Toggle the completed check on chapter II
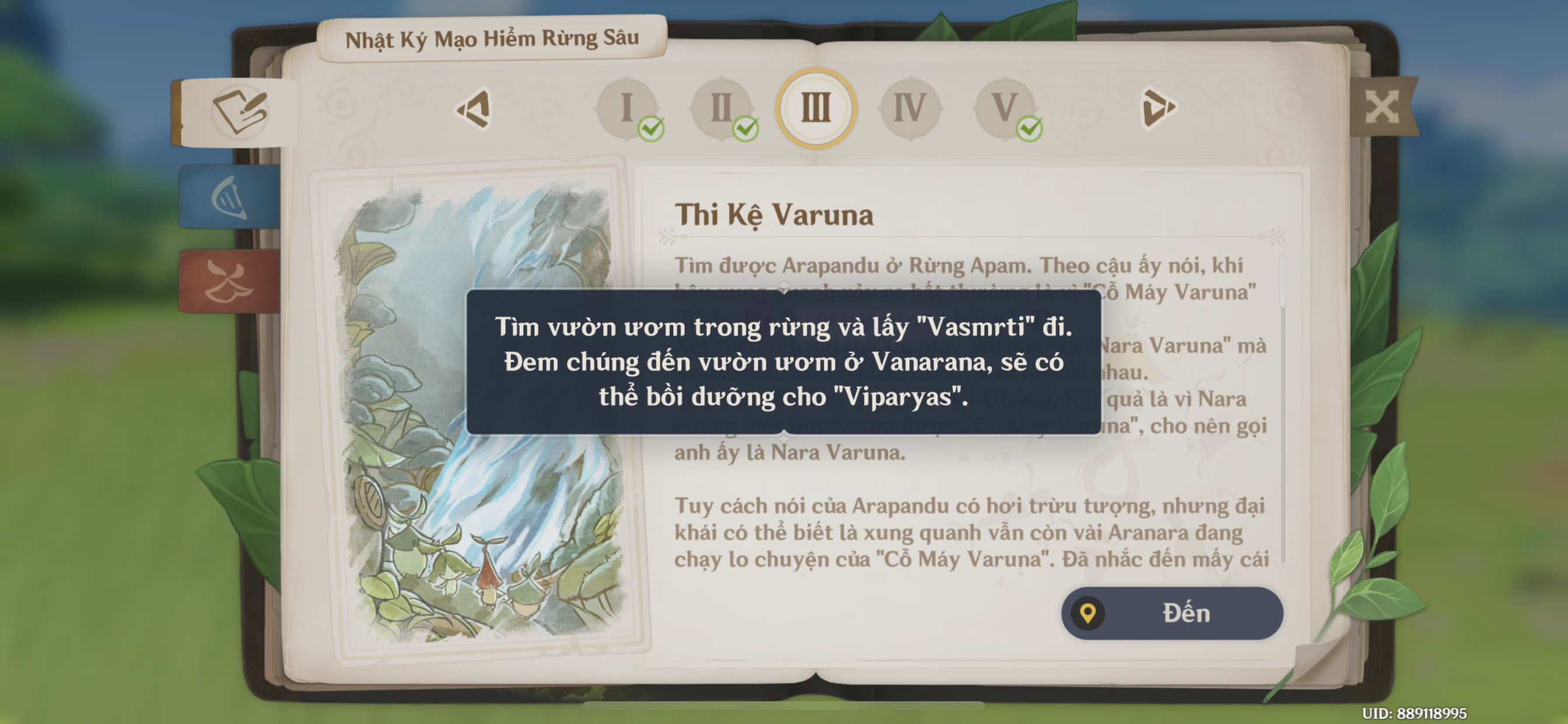The image size is (1568, 724). 747,129
